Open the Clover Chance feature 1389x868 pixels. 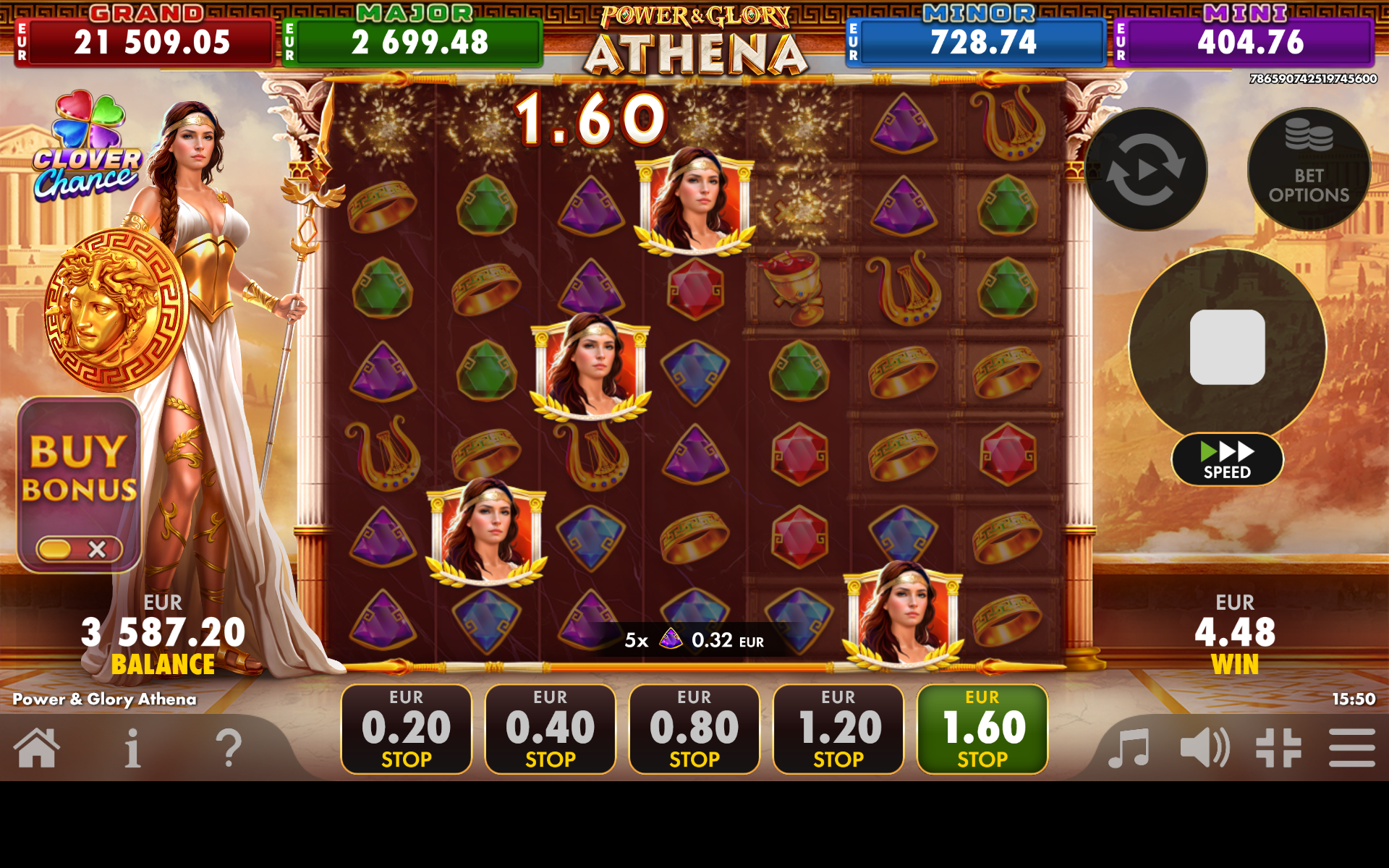87,147
